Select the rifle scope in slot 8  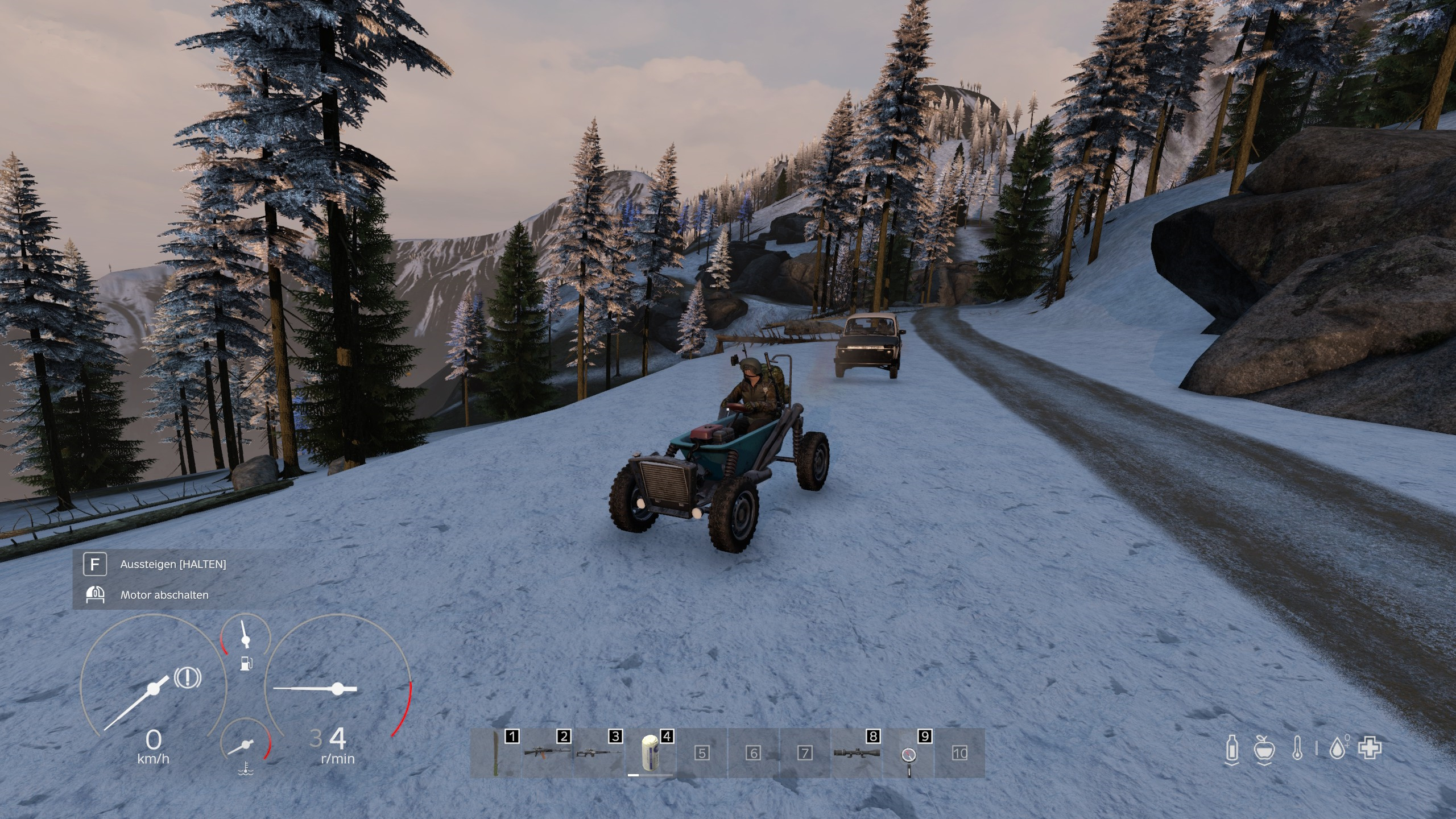(x=857, y=753)
